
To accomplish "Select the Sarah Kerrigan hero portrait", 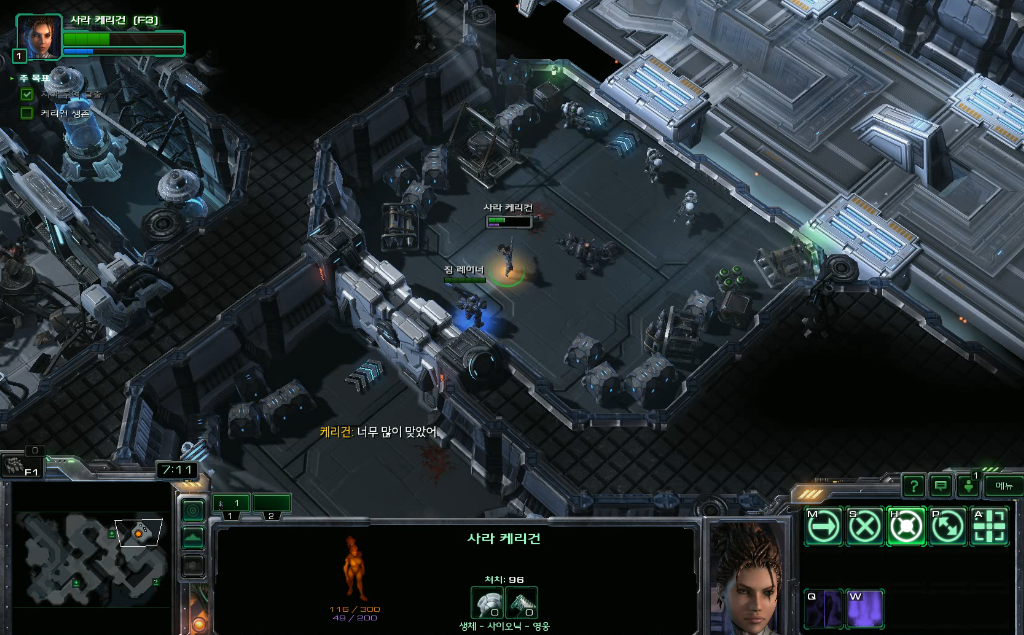I will pyautogui.click(x=39, y=37).
